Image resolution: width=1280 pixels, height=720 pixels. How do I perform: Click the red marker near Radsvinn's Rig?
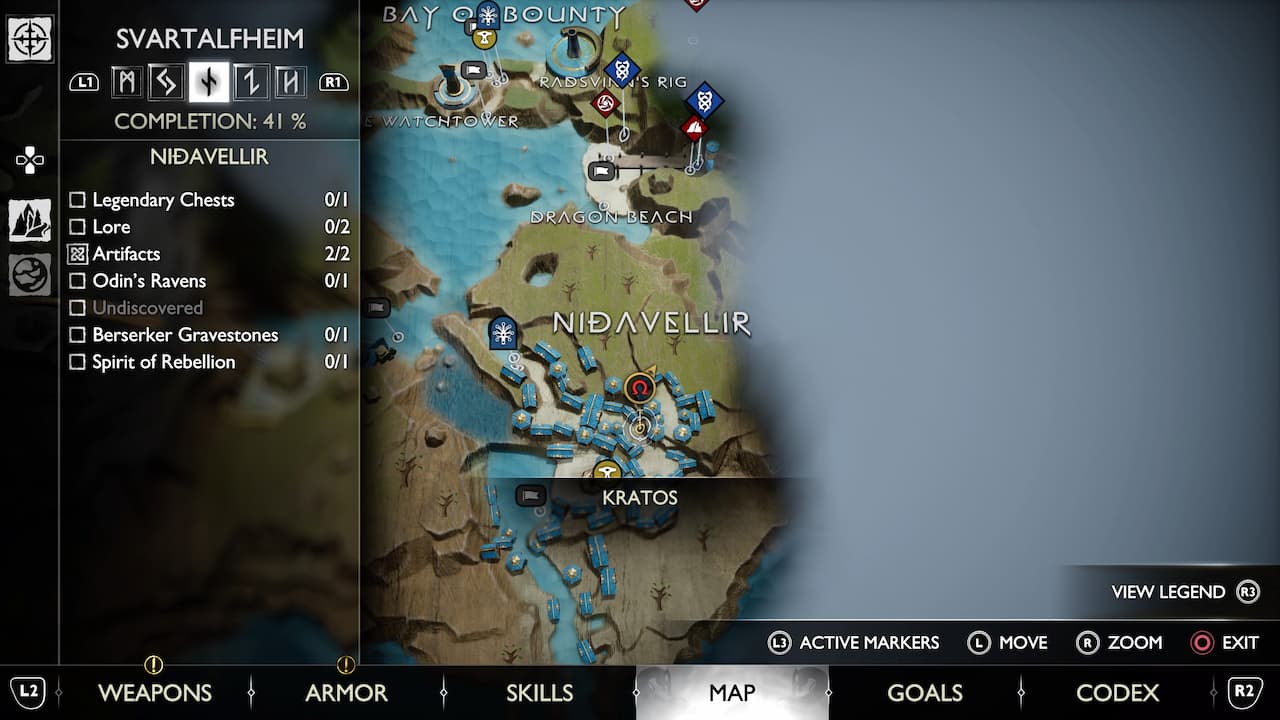tap(605, 103)
